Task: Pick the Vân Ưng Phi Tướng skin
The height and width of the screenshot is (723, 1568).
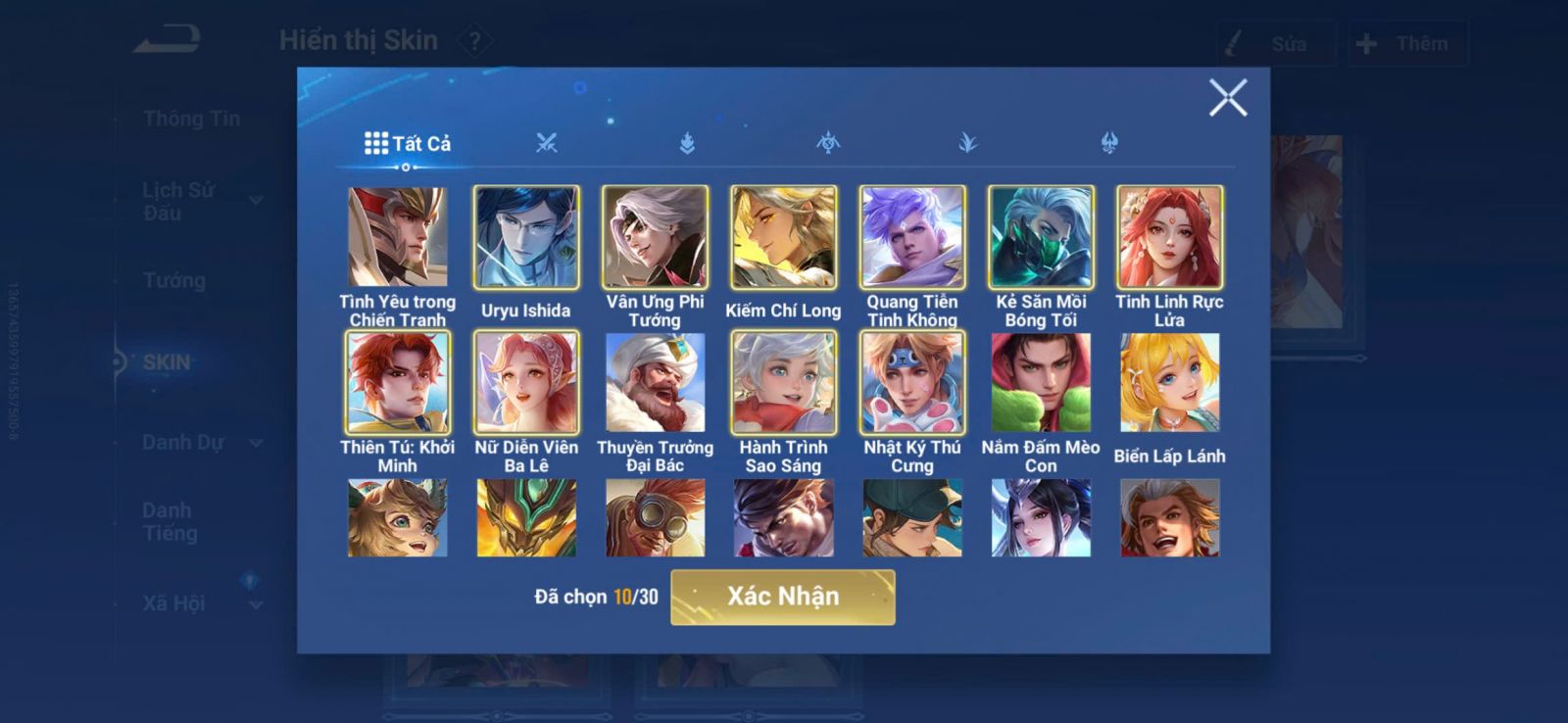Action: (x=655, y=237)
